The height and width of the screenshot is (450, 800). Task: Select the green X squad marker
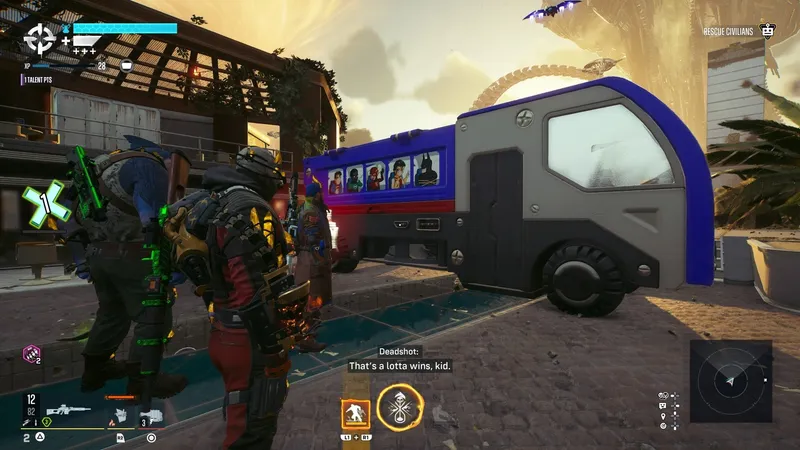click(46, 204)
